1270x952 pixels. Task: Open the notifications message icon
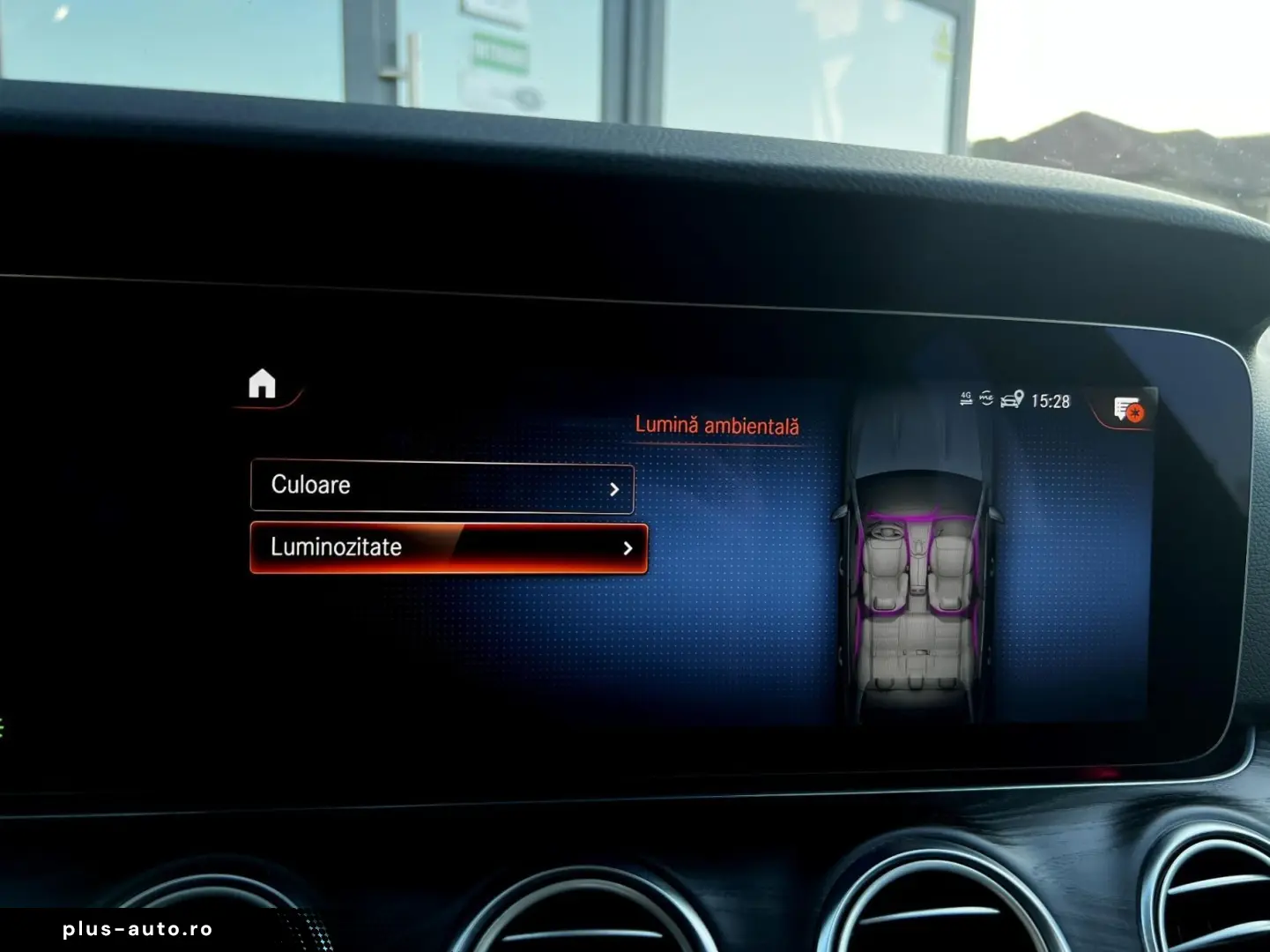[1127, 409]
